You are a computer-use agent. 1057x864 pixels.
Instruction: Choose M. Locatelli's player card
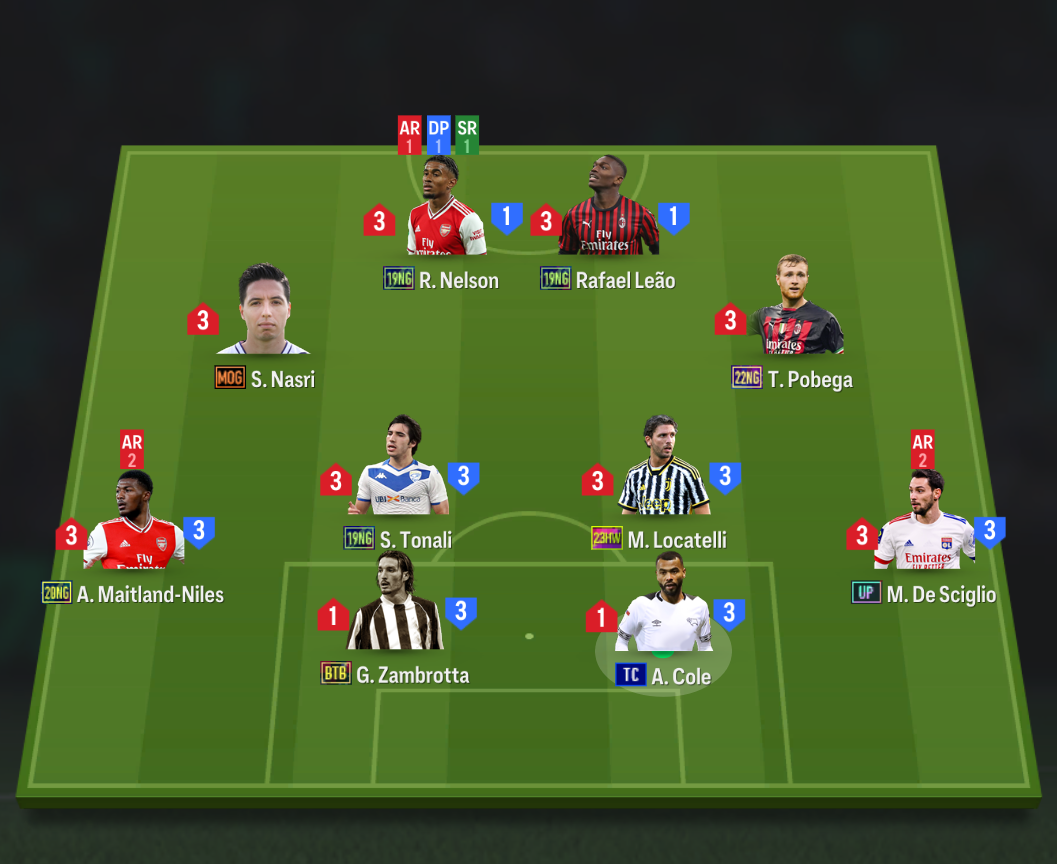coord(663,478)
